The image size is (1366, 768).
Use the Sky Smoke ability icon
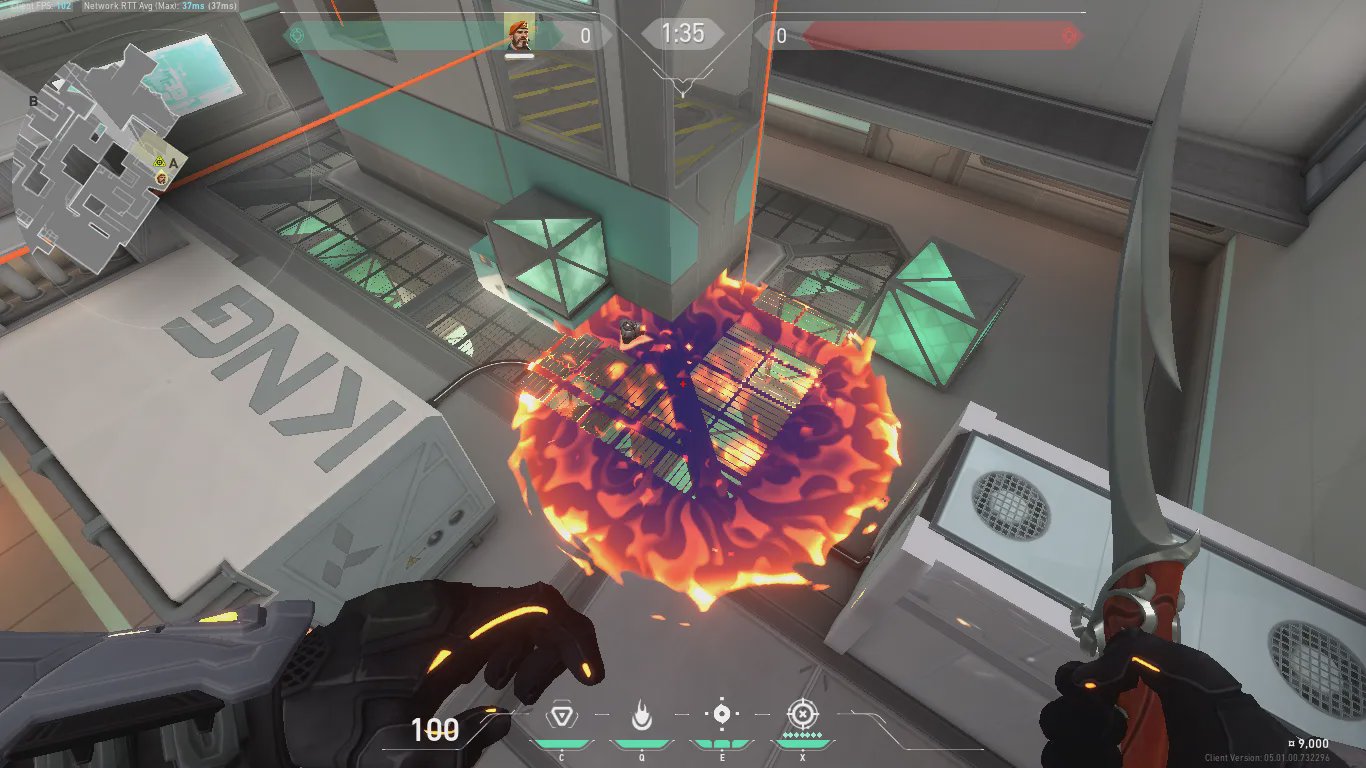pyautogui.click(x=721, y=715)
